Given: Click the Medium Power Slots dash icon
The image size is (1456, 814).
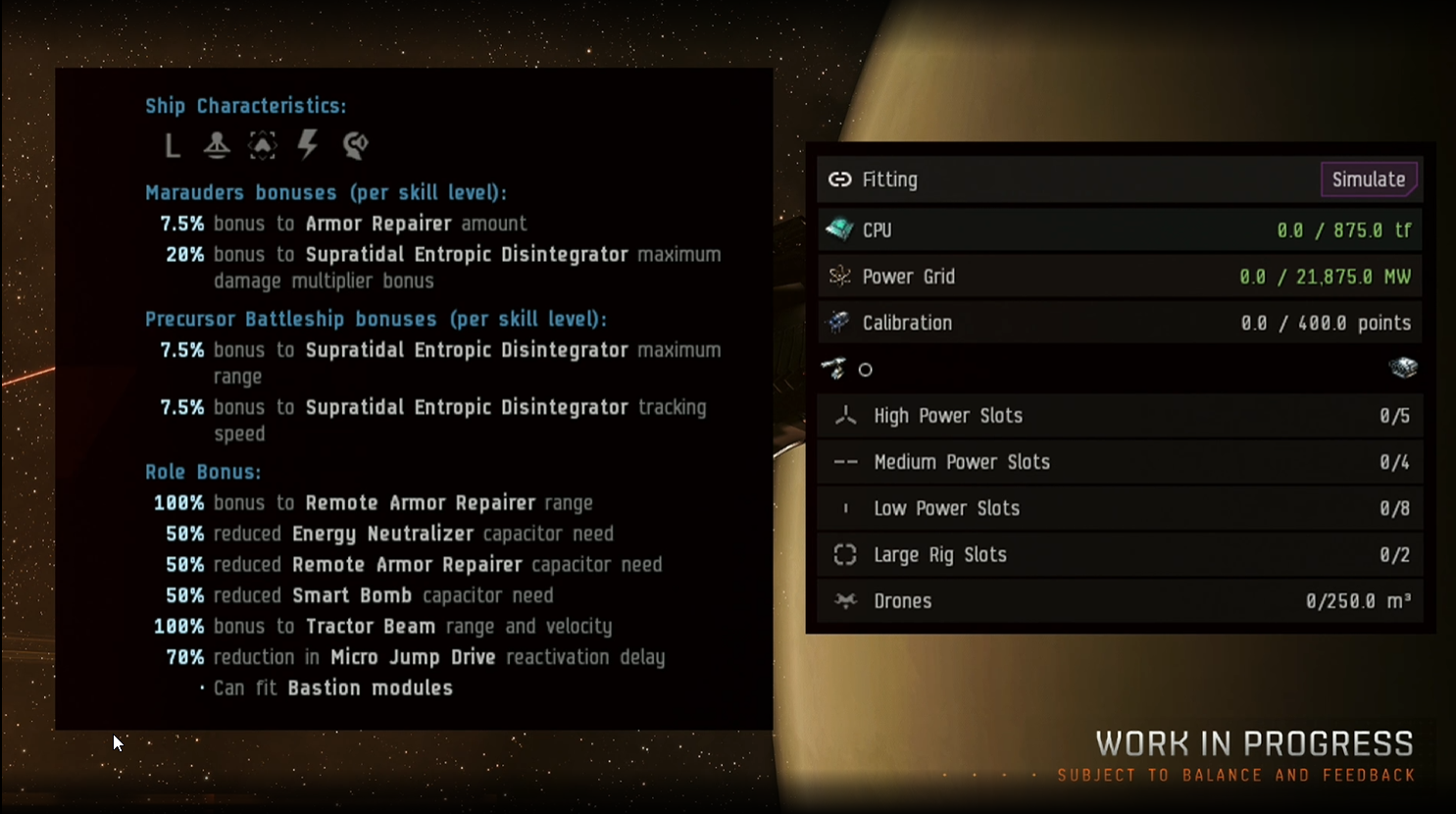Looking at the screenshot, I should (x=844, y=462).
